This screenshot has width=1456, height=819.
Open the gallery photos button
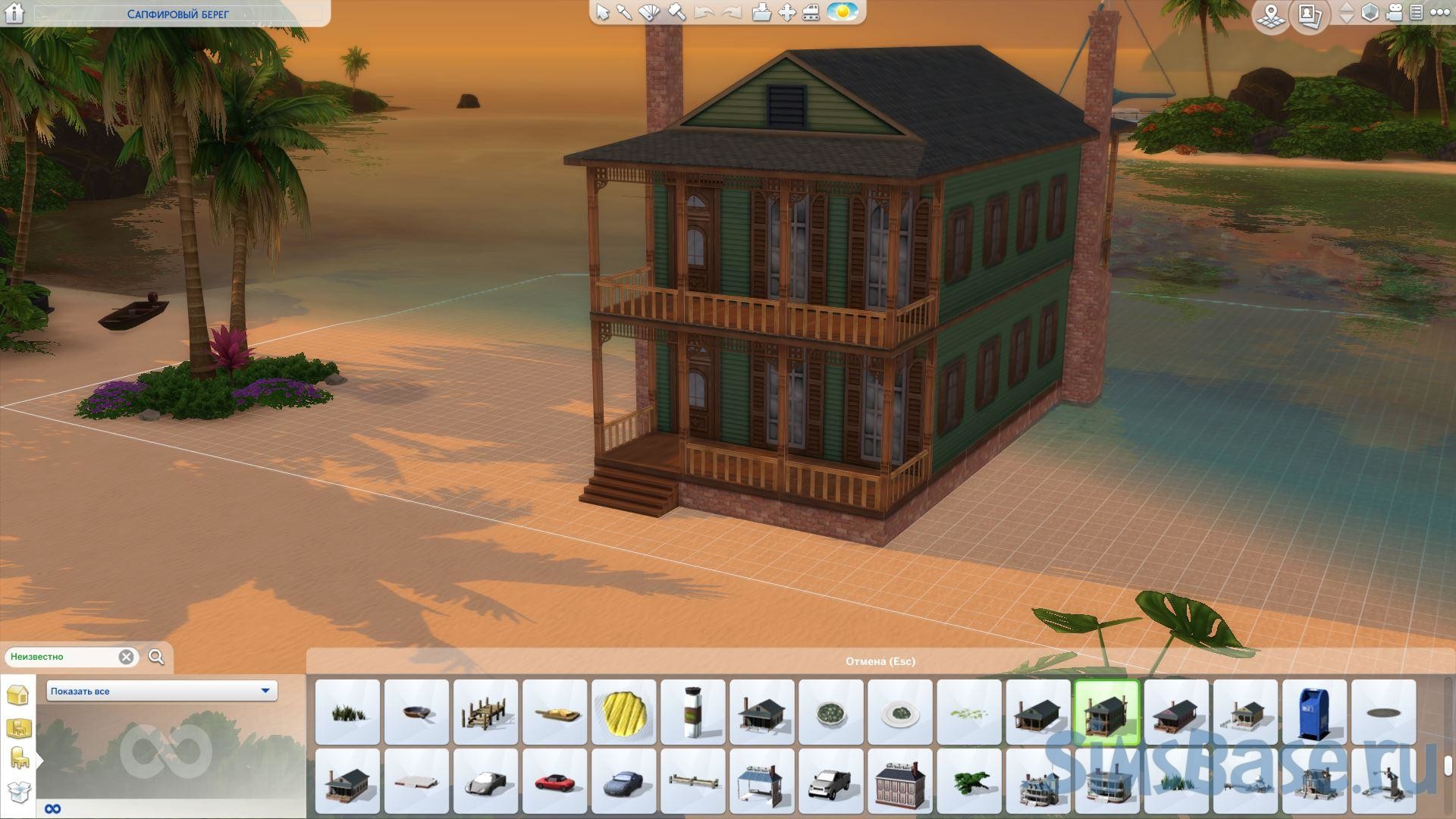1310,14
